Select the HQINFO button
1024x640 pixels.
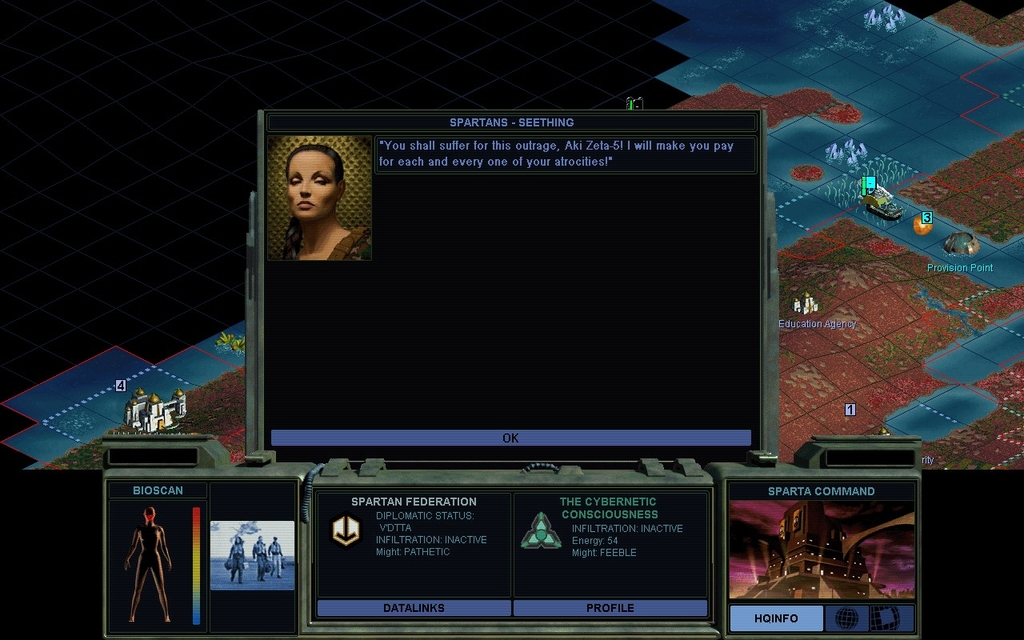click(776, 618)
